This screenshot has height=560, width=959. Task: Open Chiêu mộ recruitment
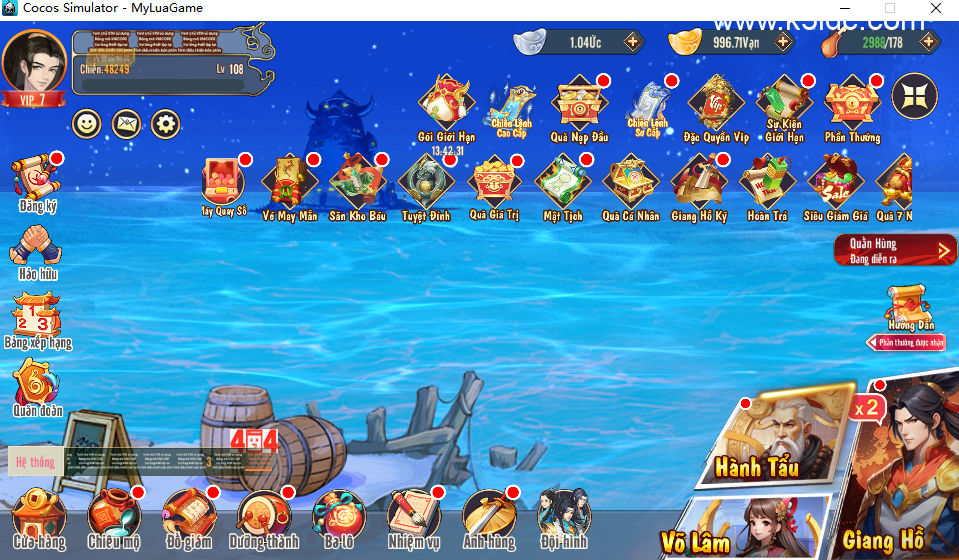(x=113, y=515)
